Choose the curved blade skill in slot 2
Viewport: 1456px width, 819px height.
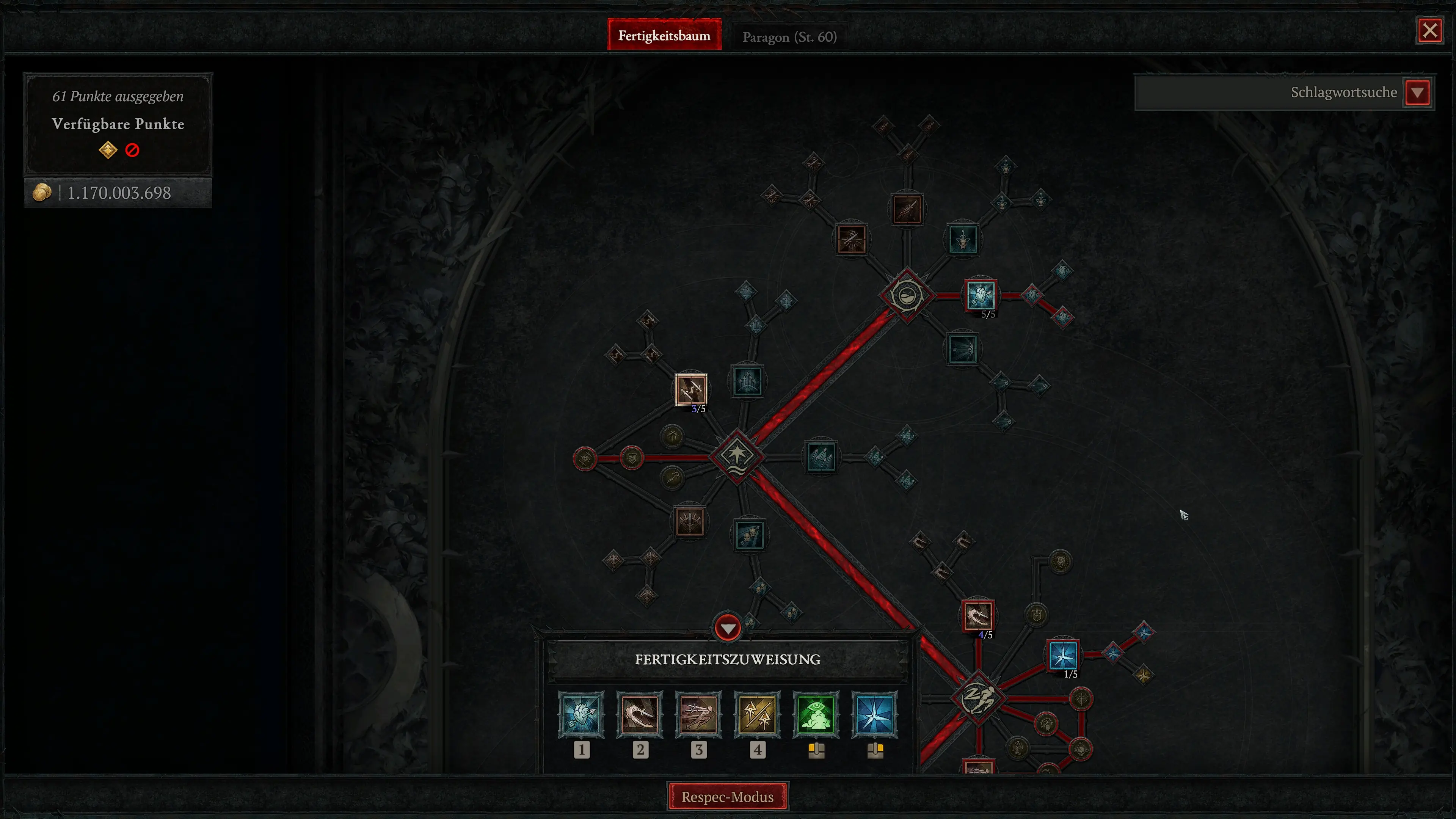(x=640, y=714)
